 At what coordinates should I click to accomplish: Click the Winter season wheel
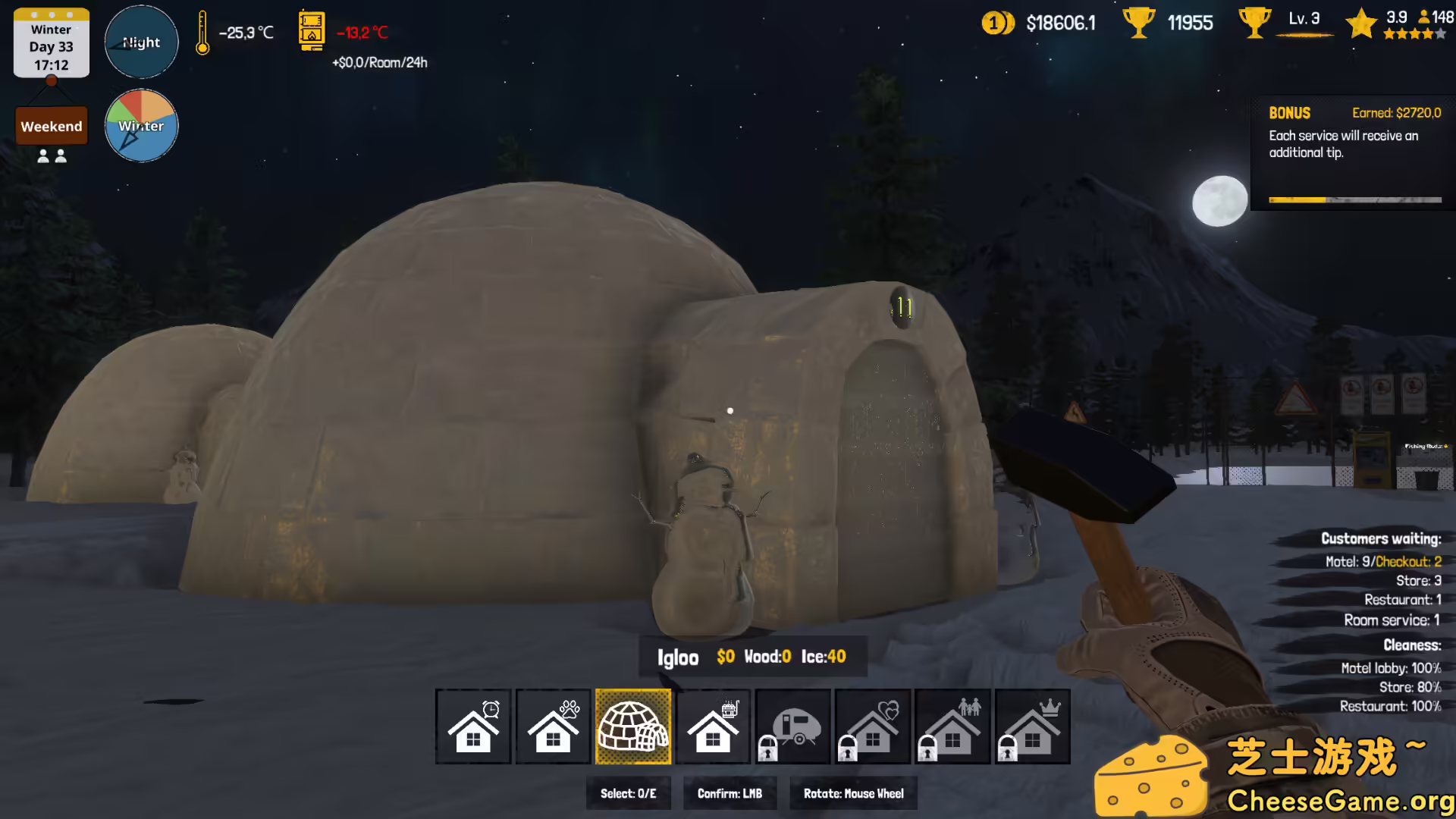141,125
